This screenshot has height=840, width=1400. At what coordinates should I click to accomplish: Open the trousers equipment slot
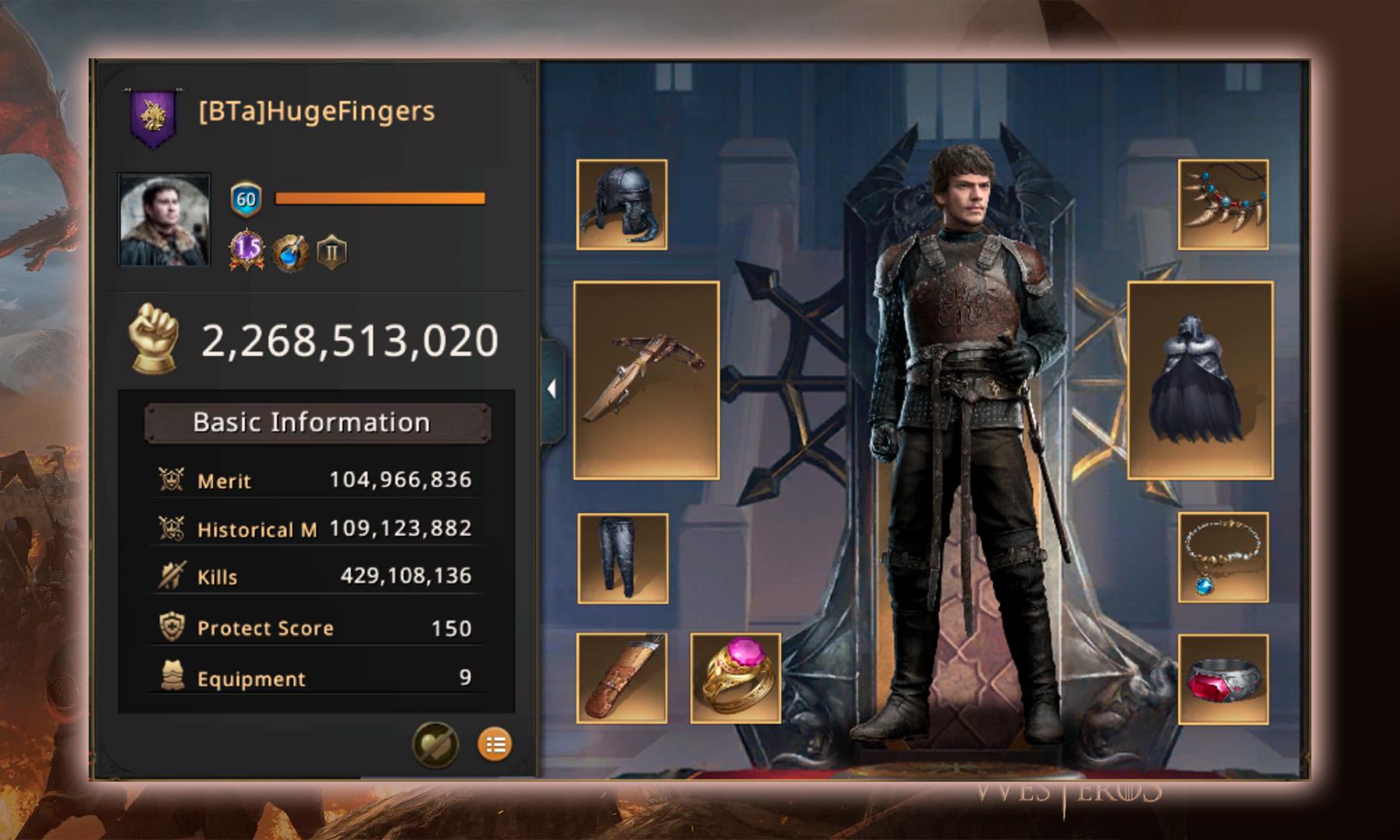622,558
